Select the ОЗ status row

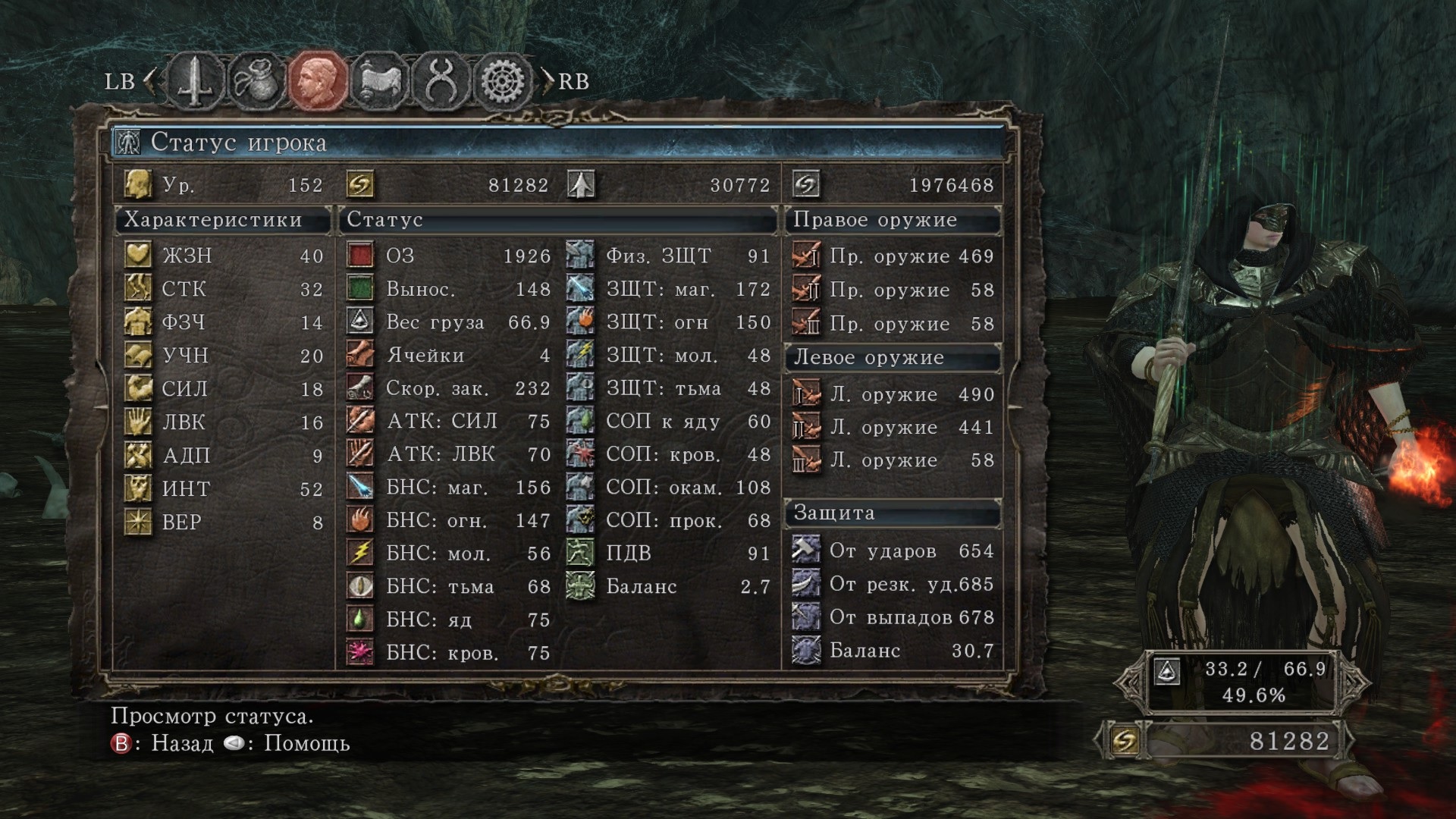tap(449, 256)
